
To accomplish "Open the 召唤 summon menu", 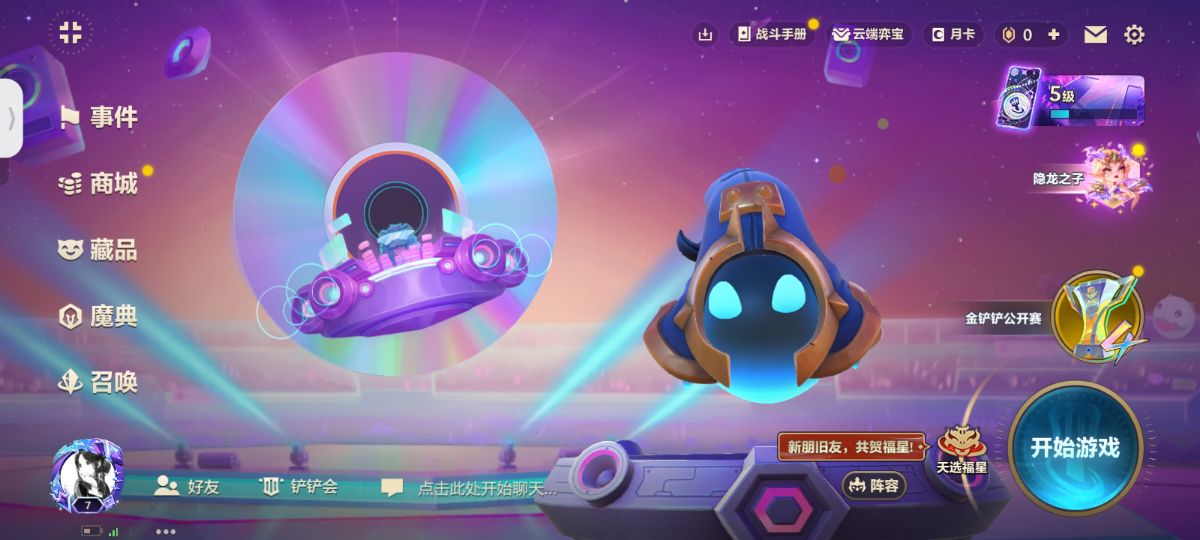I will tap(98, 382).
